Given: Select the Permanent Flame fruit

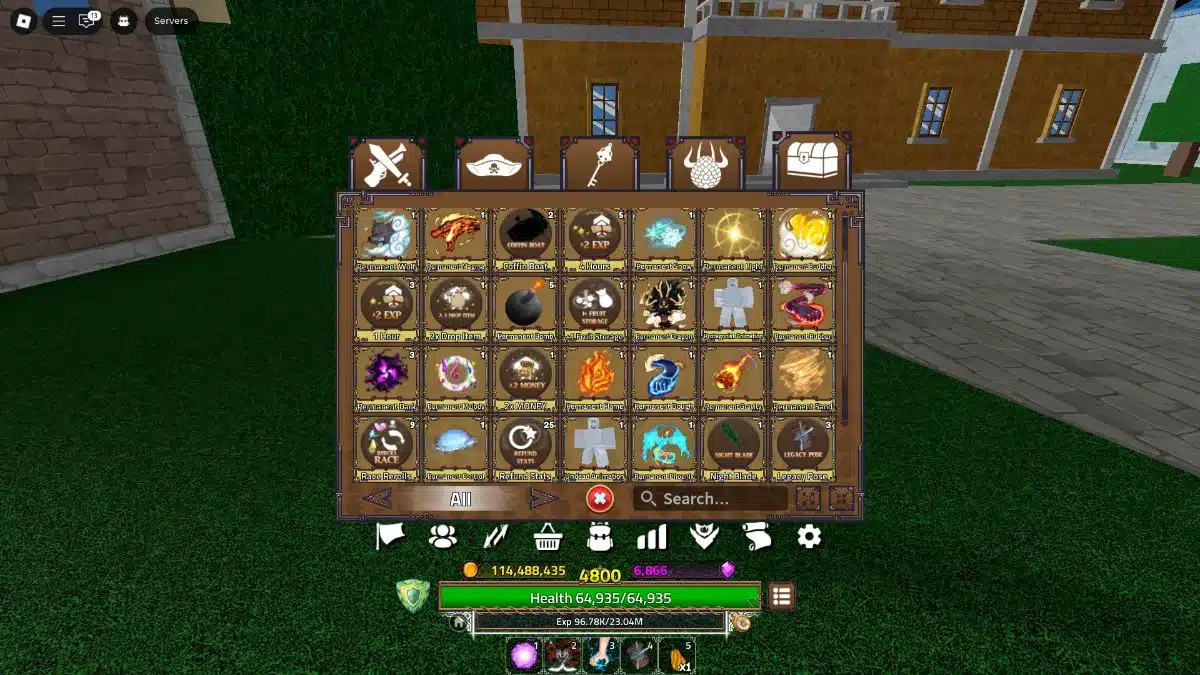Looking at the screenshot, I should (x=595, y=376).
